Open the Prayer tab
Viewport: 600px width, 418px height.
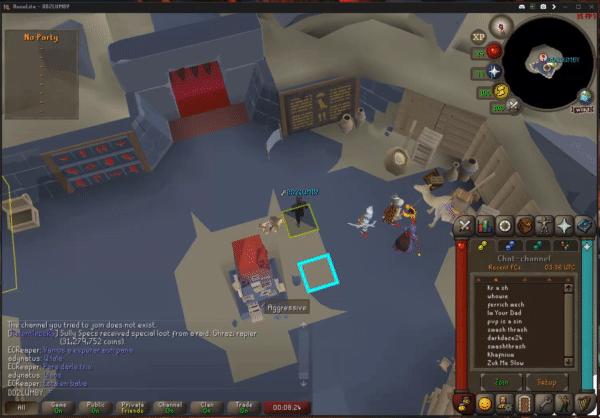click(565, 225)
